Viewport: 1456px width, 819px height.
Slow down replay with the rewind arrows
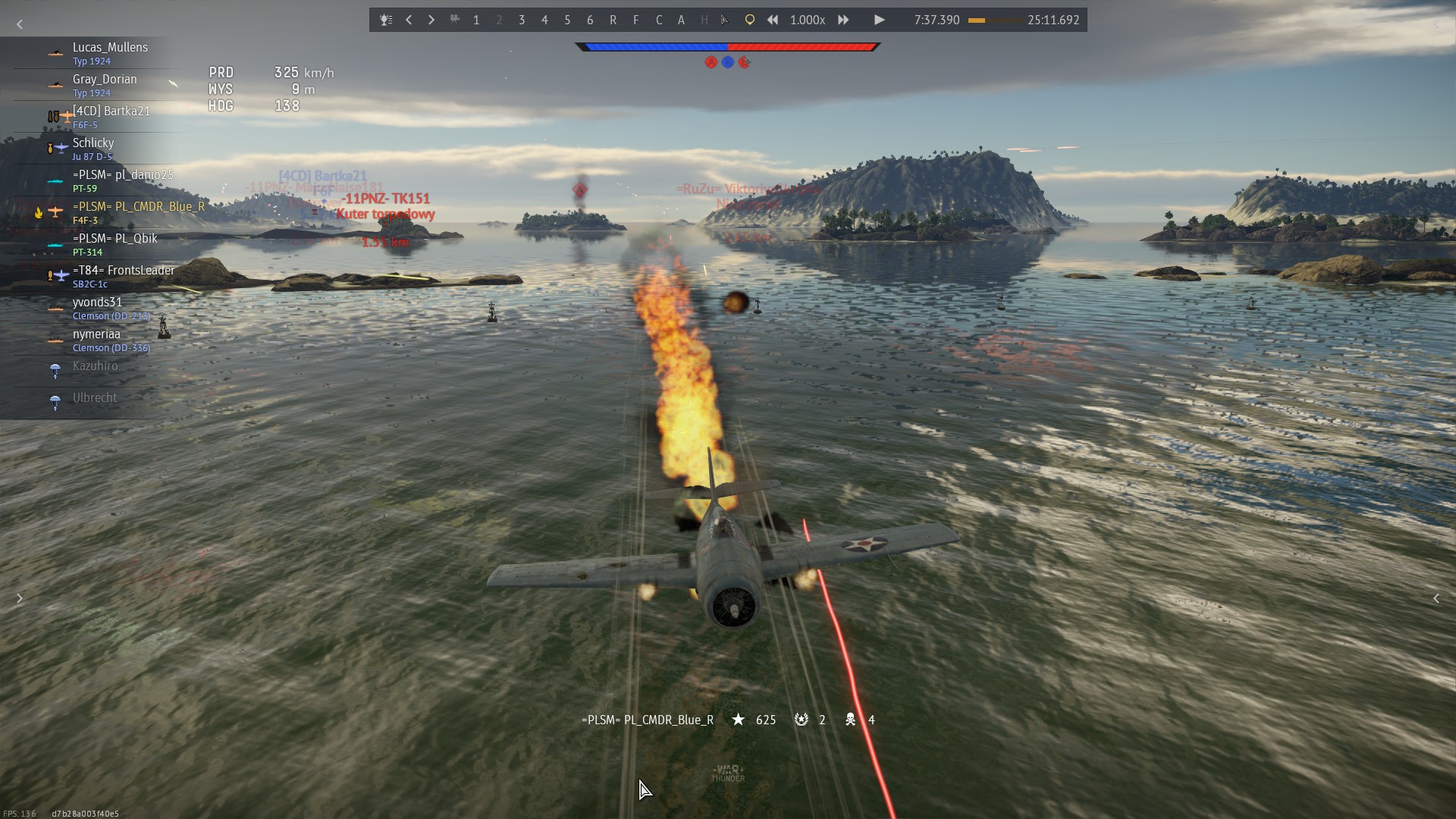(772, 20)
